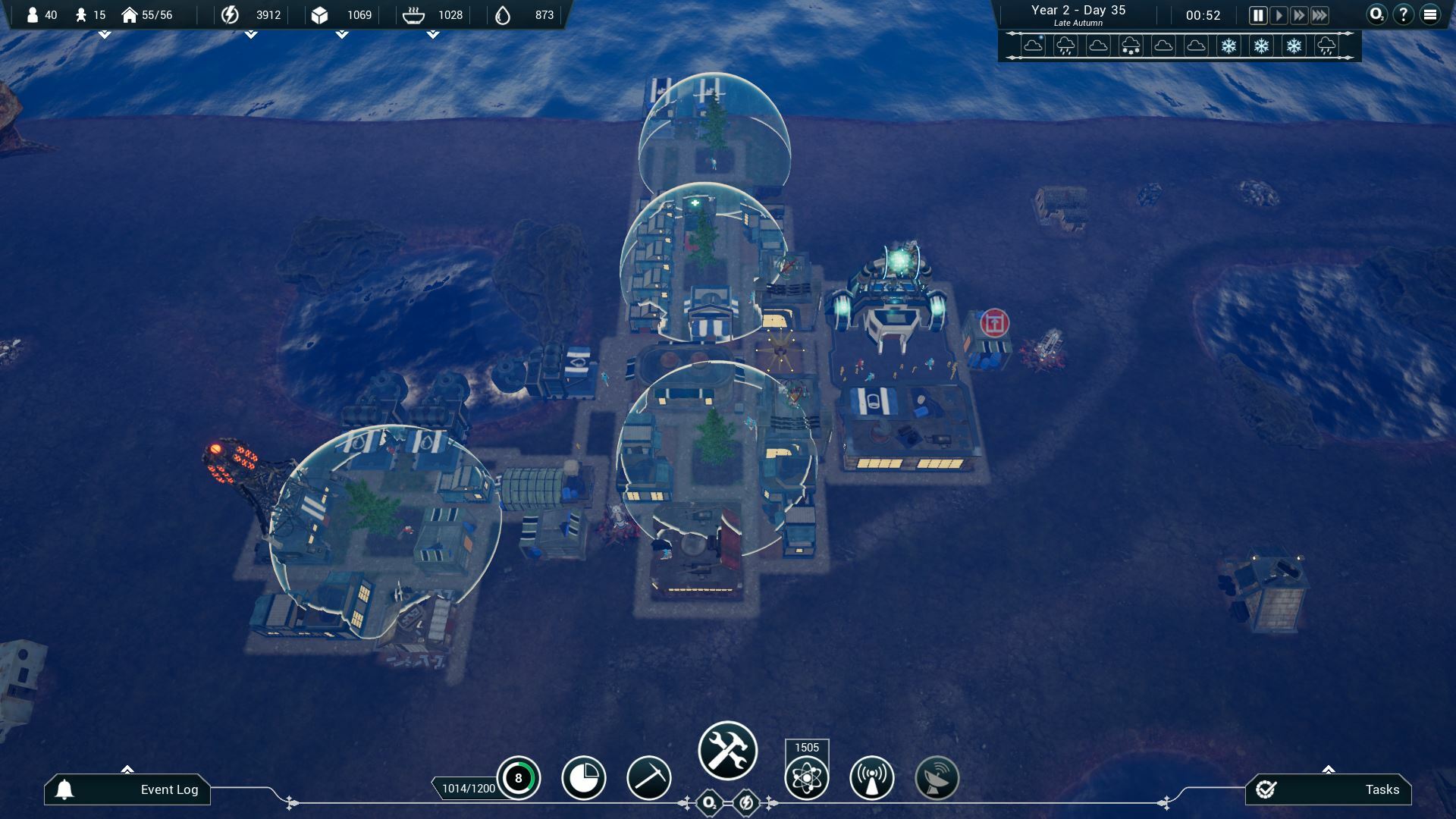This screenshot has width=1456, height=819.
Task: Open the atom research panel
Action: tap(806, 778)
